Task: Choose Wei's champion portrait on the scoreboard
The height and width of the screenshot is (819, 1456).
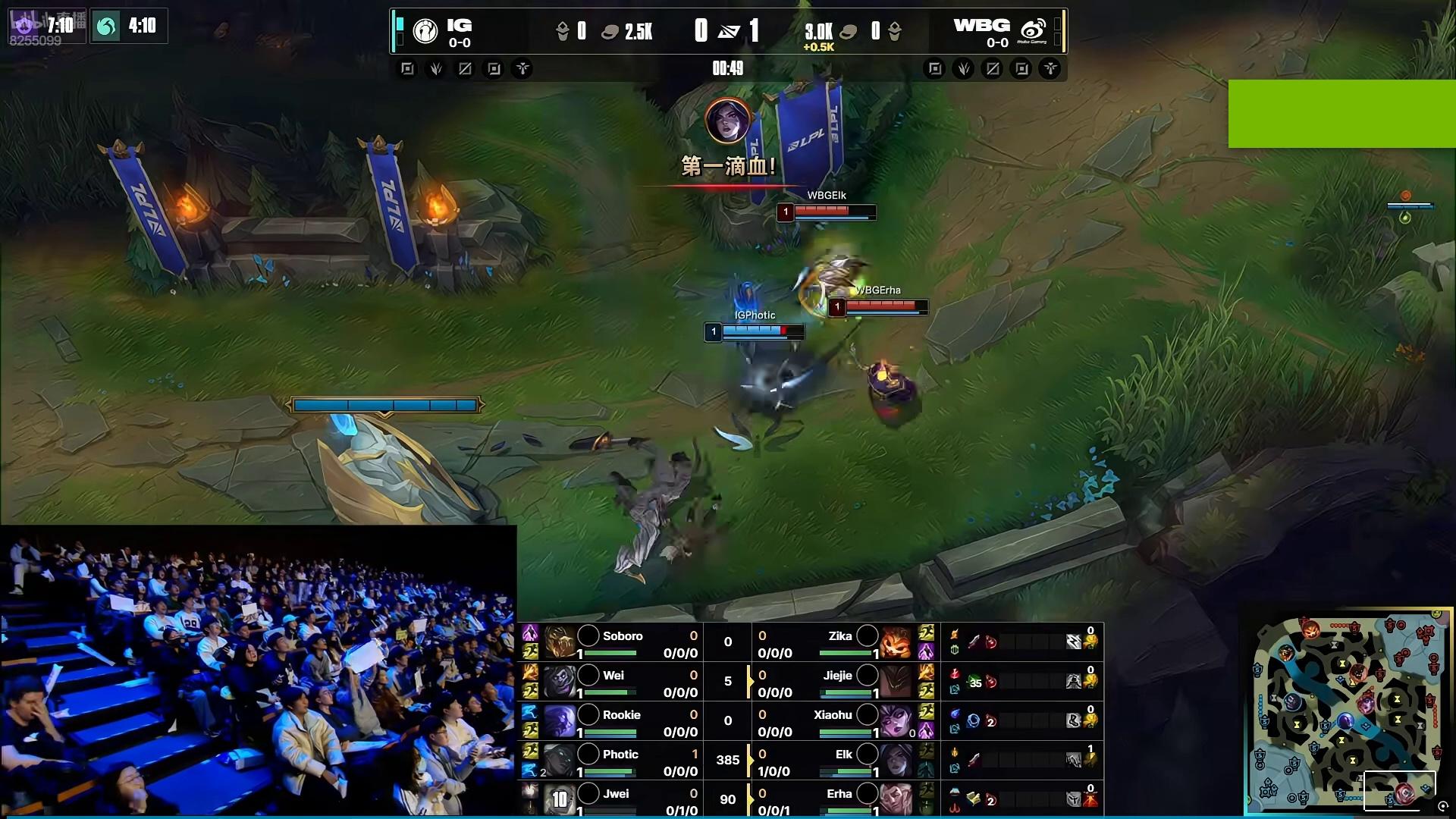Action: coord(560,682)
